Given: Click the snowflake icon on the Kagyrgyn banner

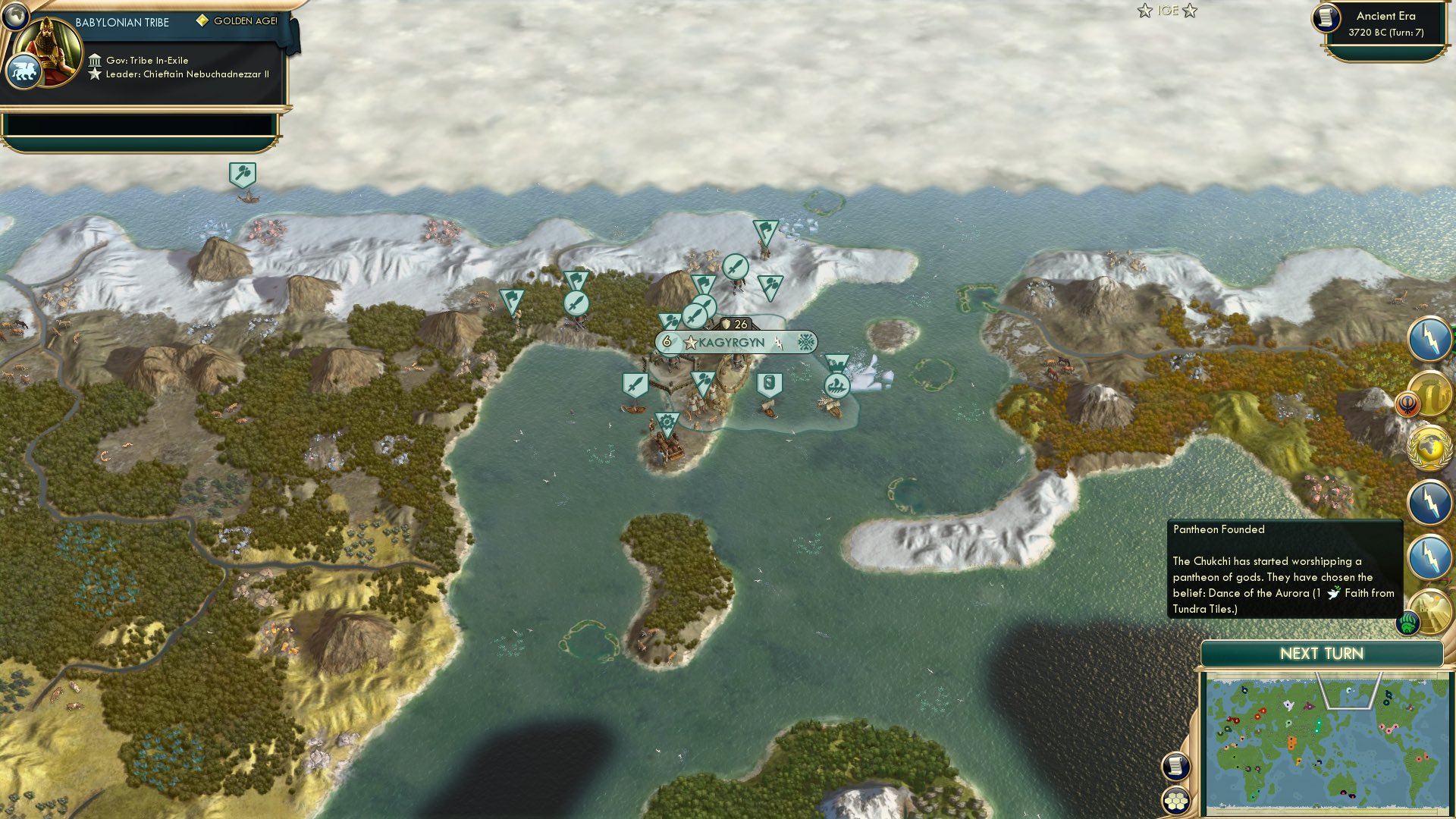Looking at the screenshot, I should [806, 342].
